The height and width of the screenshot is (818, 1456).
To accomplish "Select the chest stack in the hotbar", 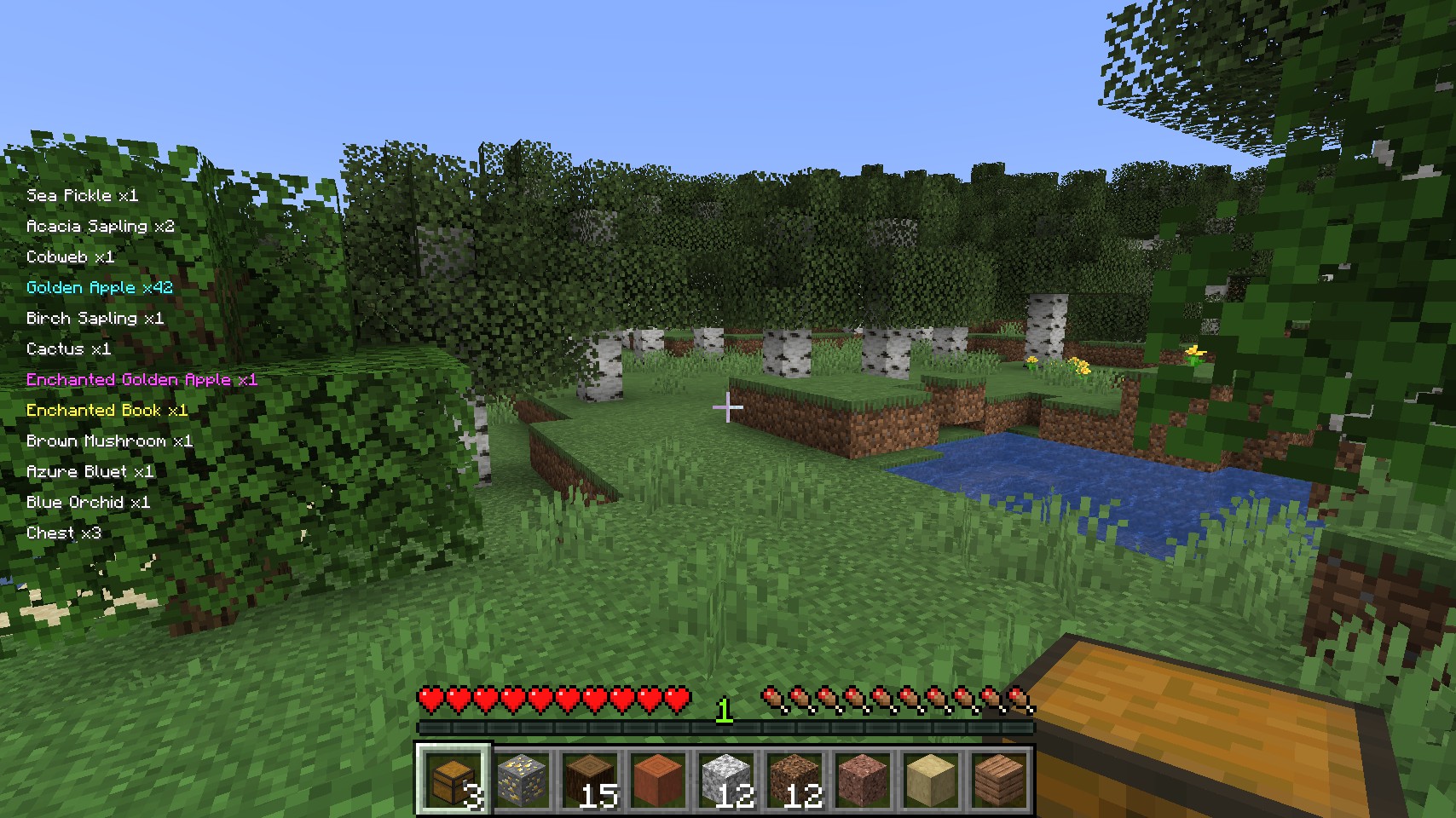I will pos(453,779).
